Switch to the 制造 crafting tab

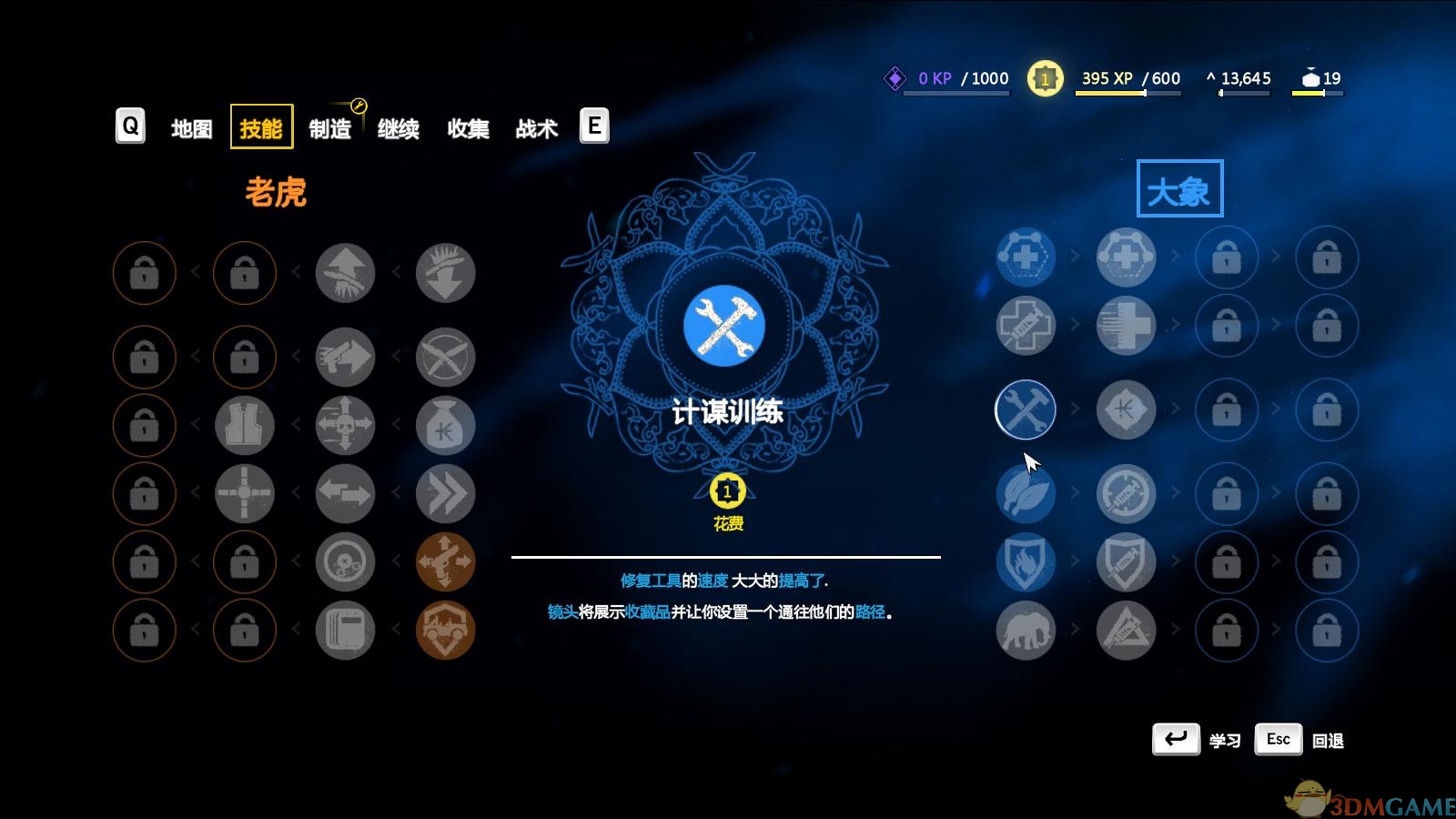pos(329,127)
